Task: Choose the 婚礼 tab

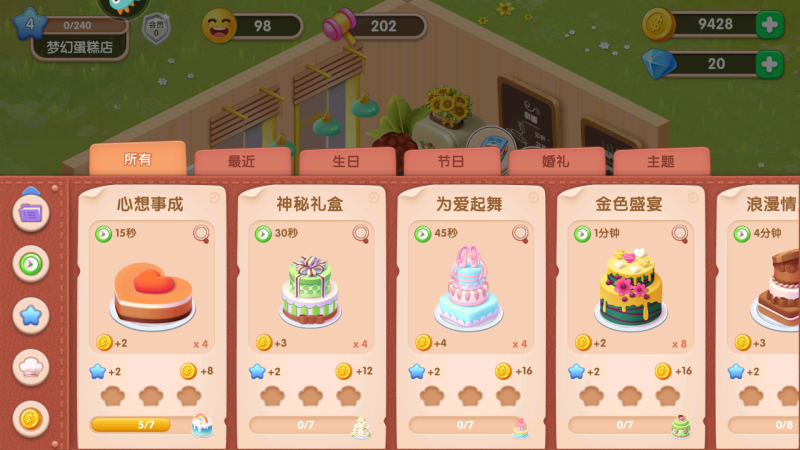Action: tap(556, 162)
